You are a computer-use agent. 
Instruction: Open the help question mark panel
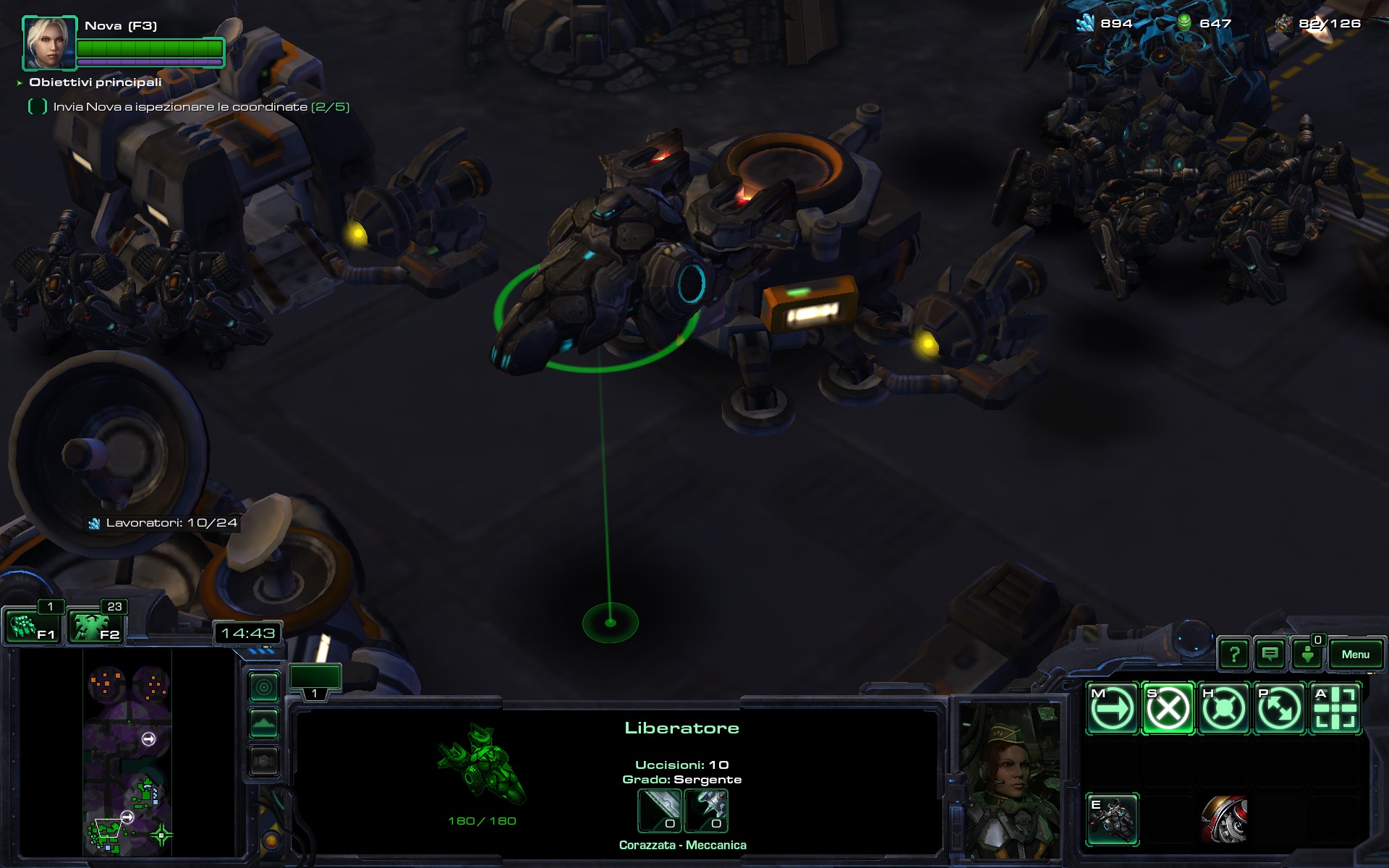1234,655
